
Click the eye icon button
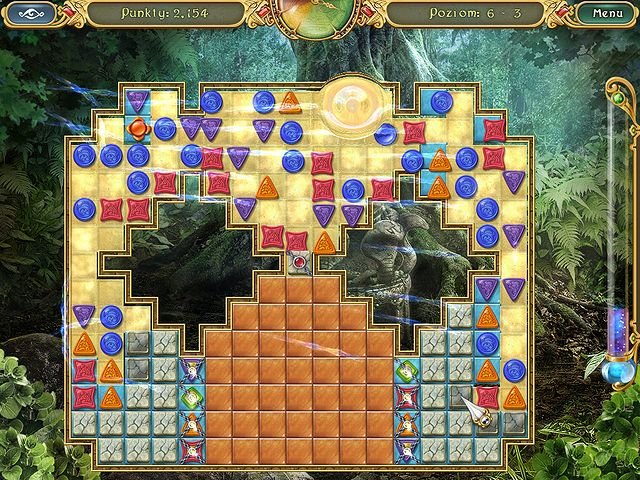click(x=30, y=14)
